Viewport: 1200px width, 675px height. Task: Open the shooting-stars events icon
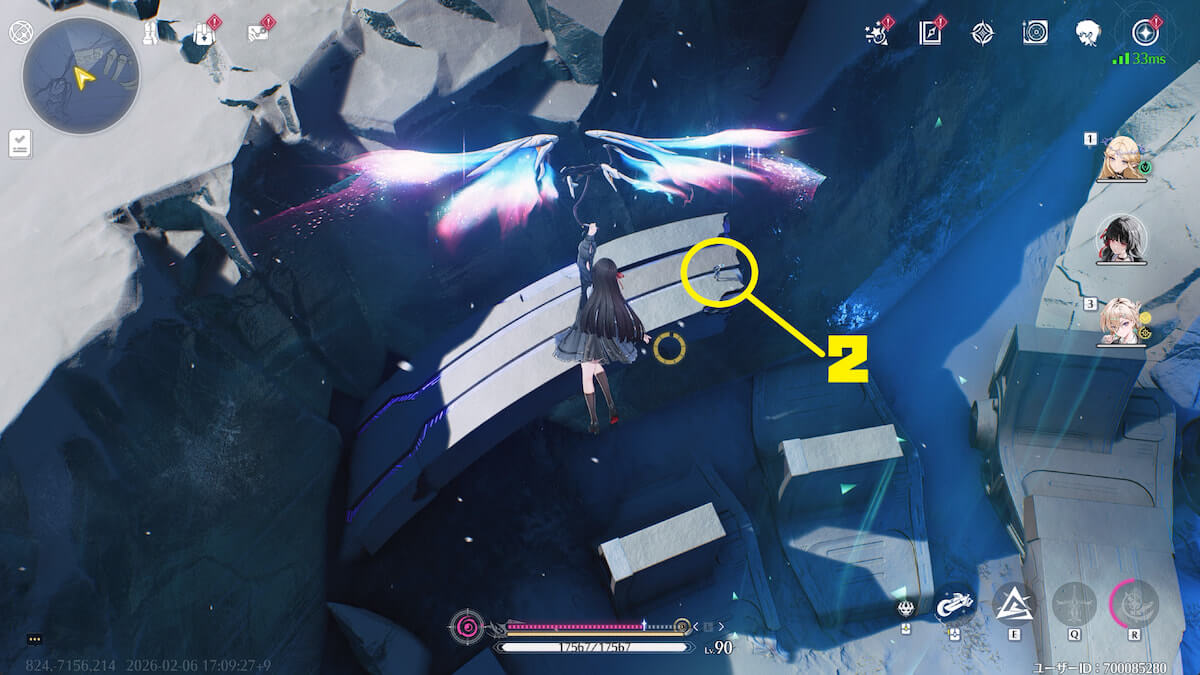pos(878,34)
